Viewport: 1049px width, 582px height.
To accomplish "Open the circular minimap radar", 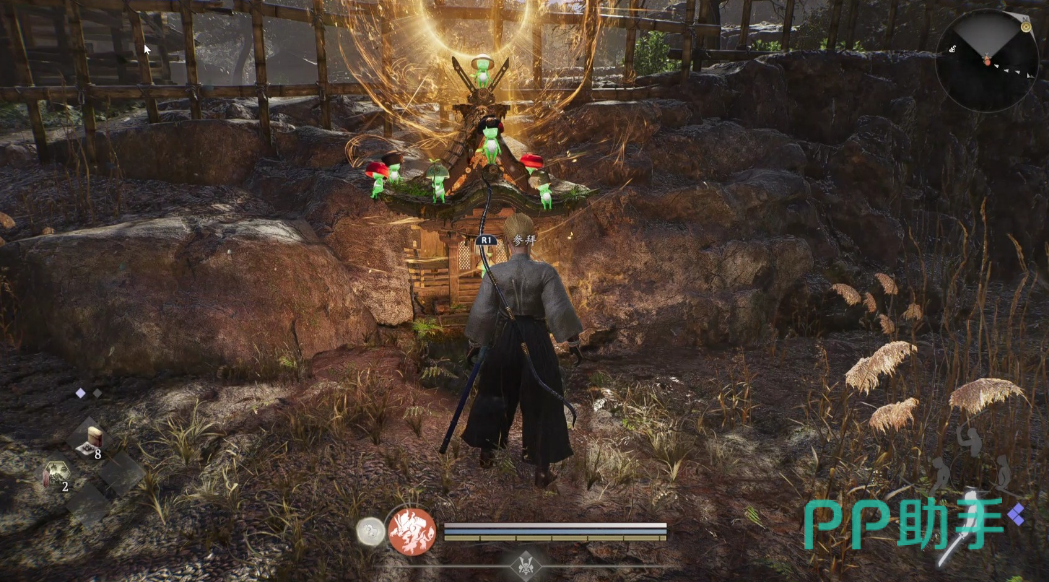I will pos(986,60).
